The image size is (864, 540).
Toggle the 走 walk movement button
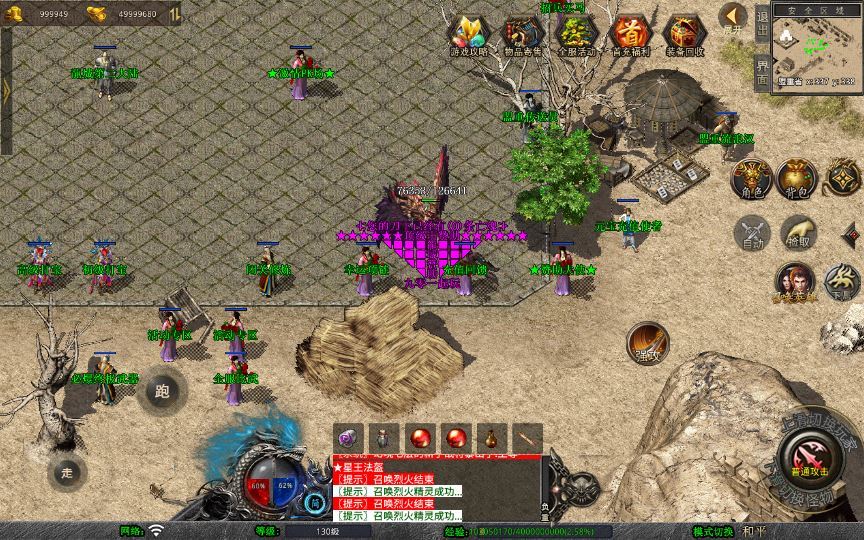tap(68, 471)
